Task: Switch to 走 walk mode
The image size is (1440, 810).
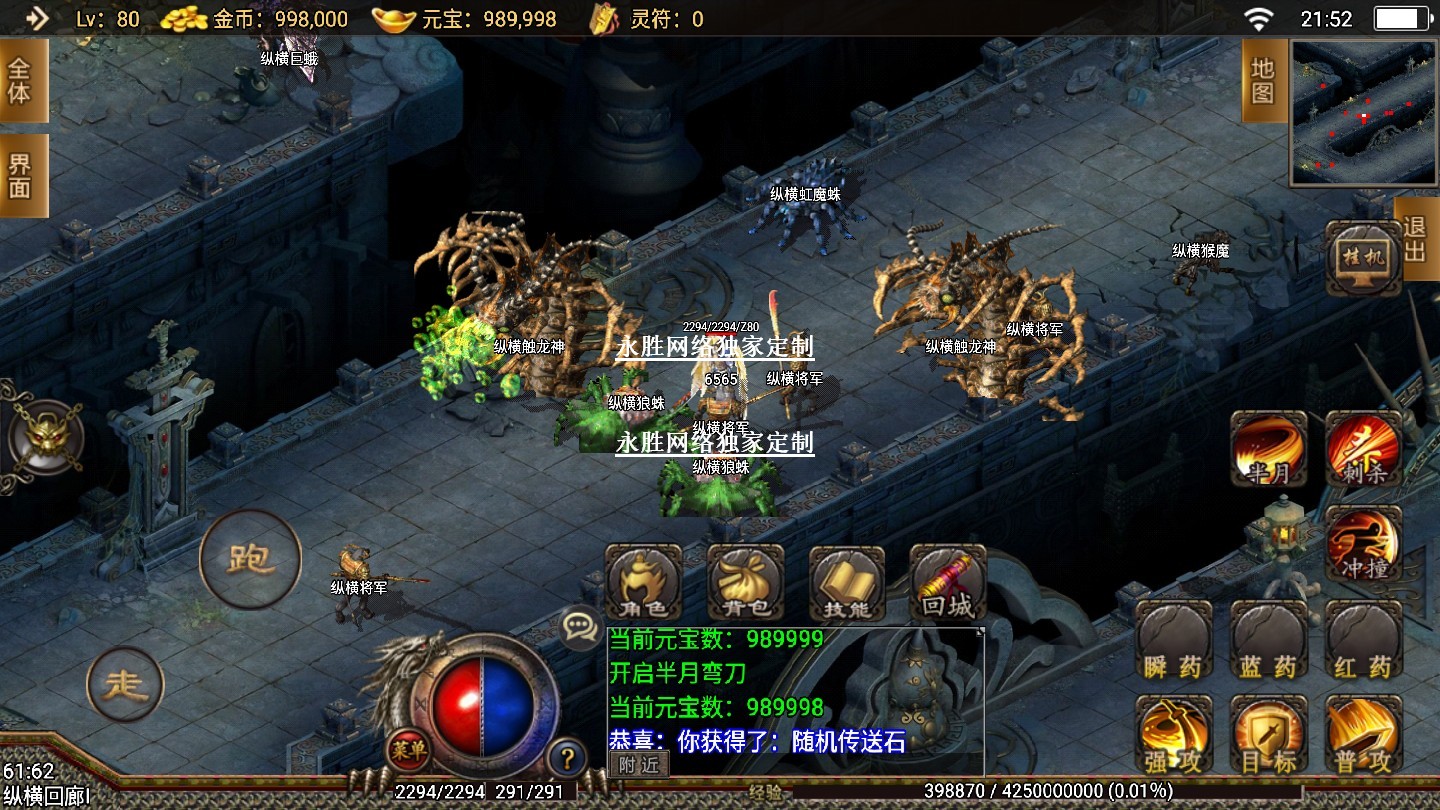Action: pyautogui.click(x=126, y=685)
